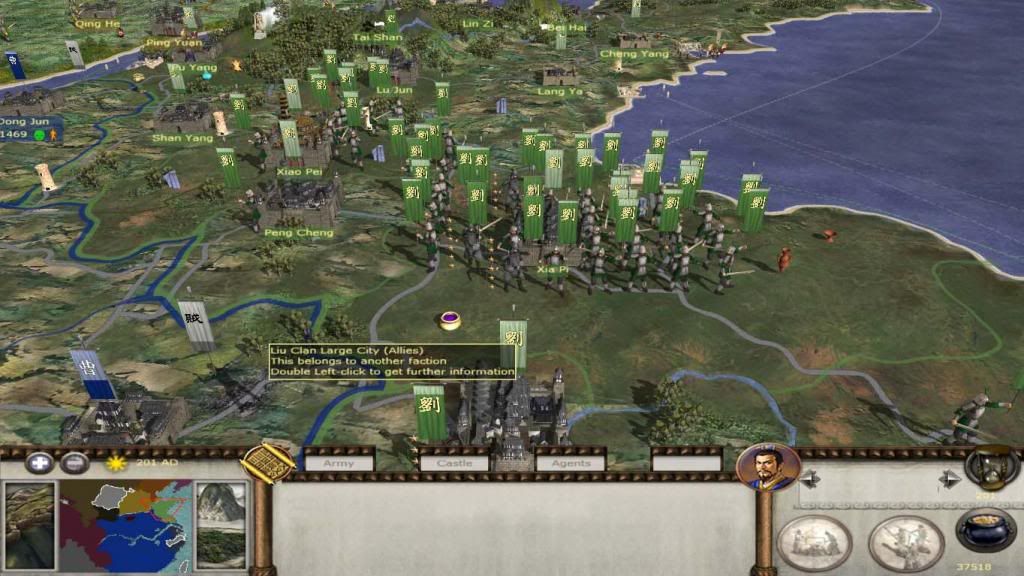The height and width of the screenshot is (576, 1024).
Task: Click the campaign minimap
Action: (126, 524)
